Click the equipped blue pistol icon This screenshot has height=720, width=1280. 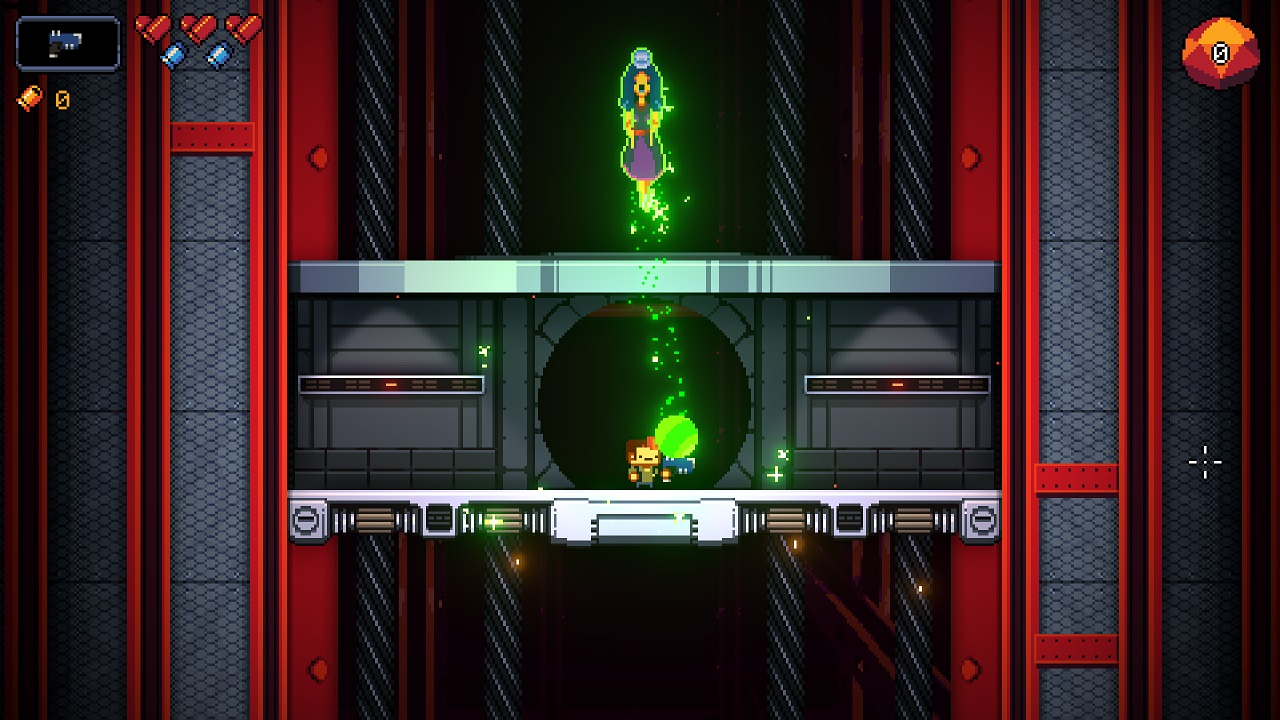pos(66,42)
